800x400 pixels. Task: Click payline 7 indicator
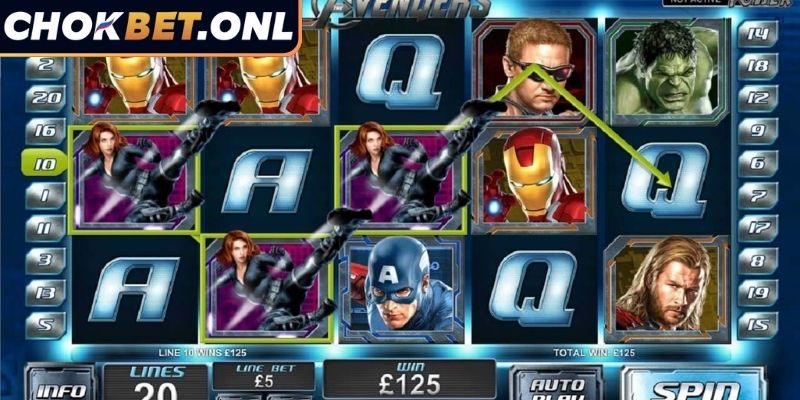757,195
